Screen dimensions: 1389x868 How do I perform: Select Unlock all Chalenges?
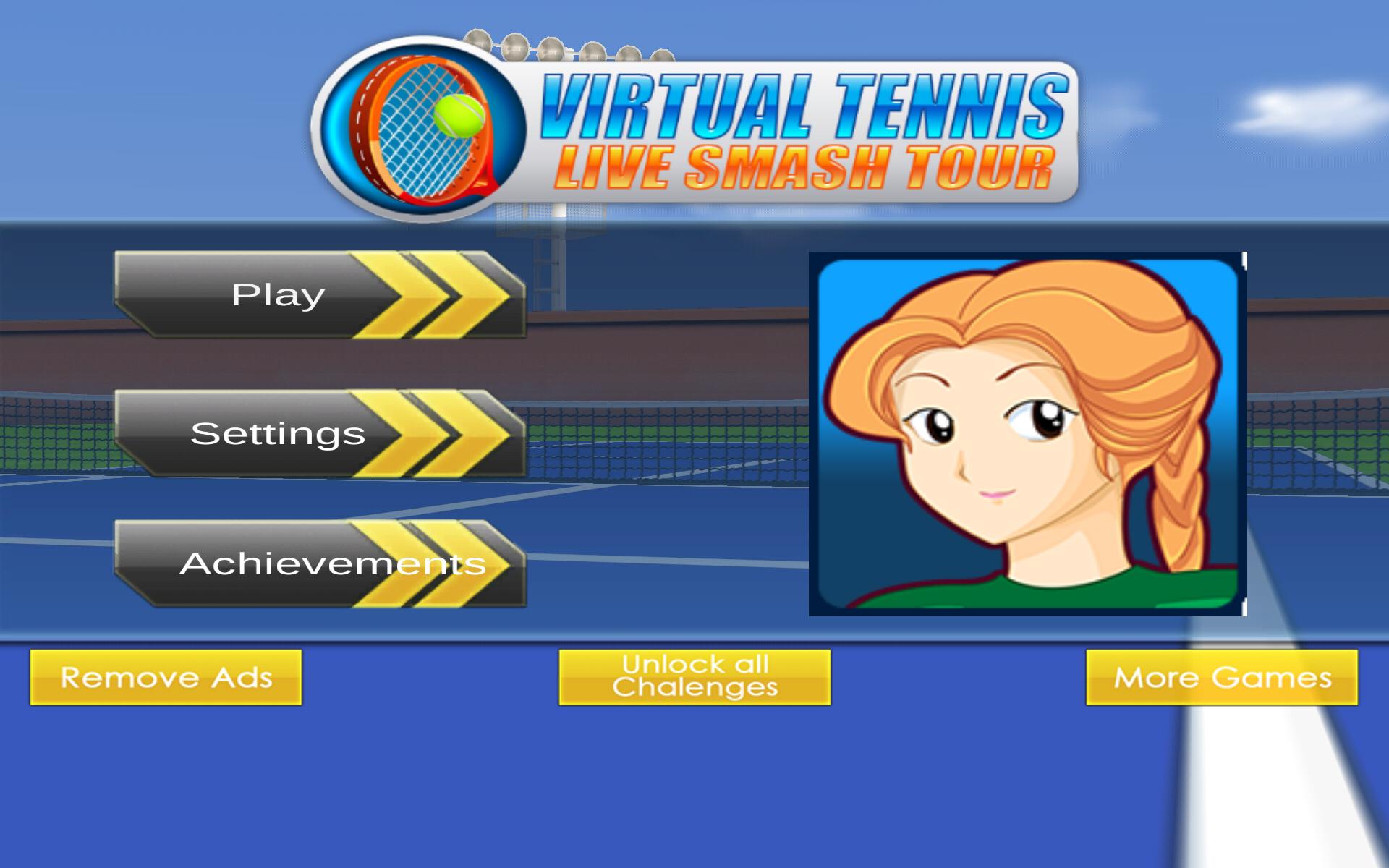point(696,676)
